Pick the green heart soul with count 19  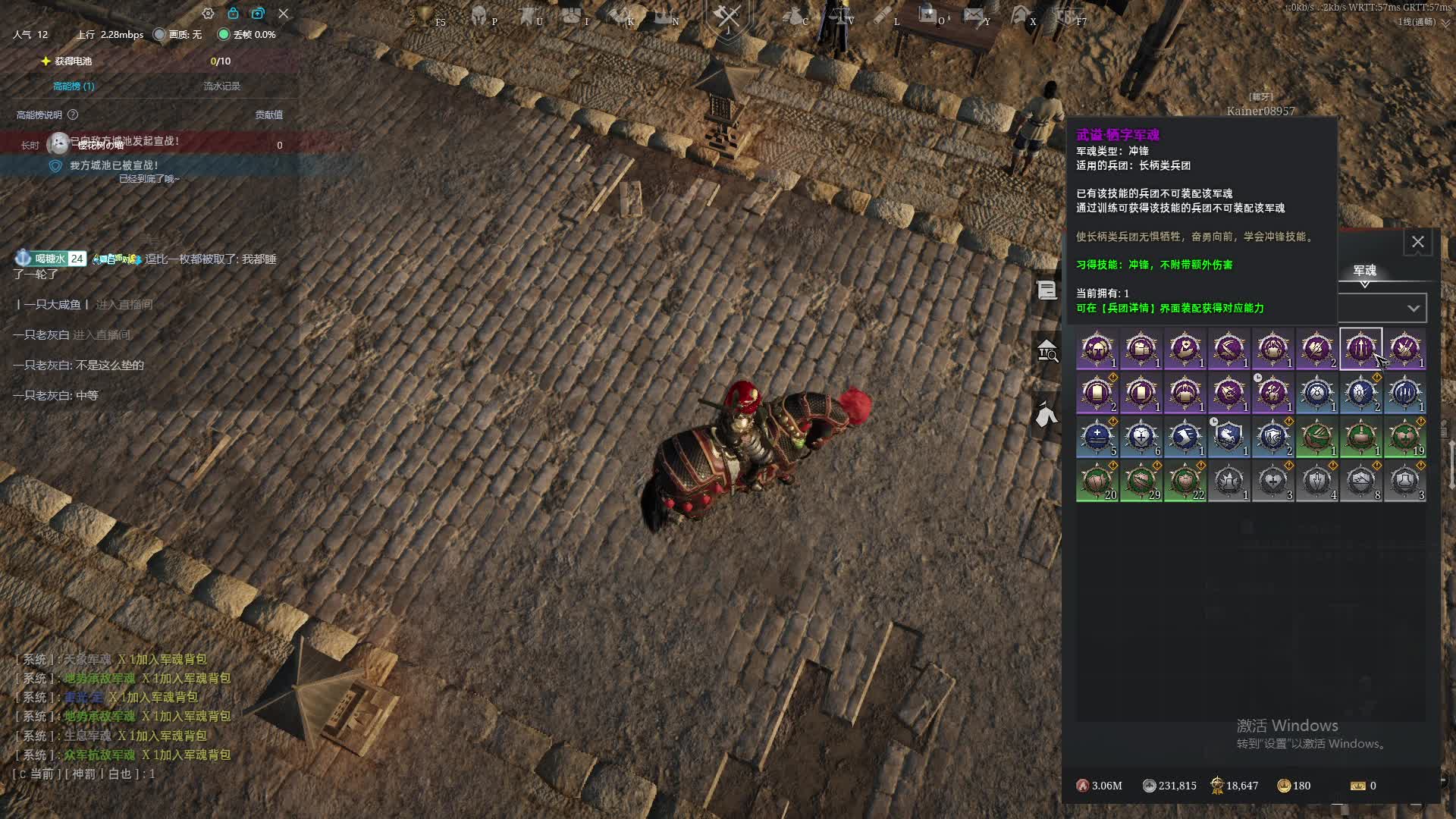1404,438
